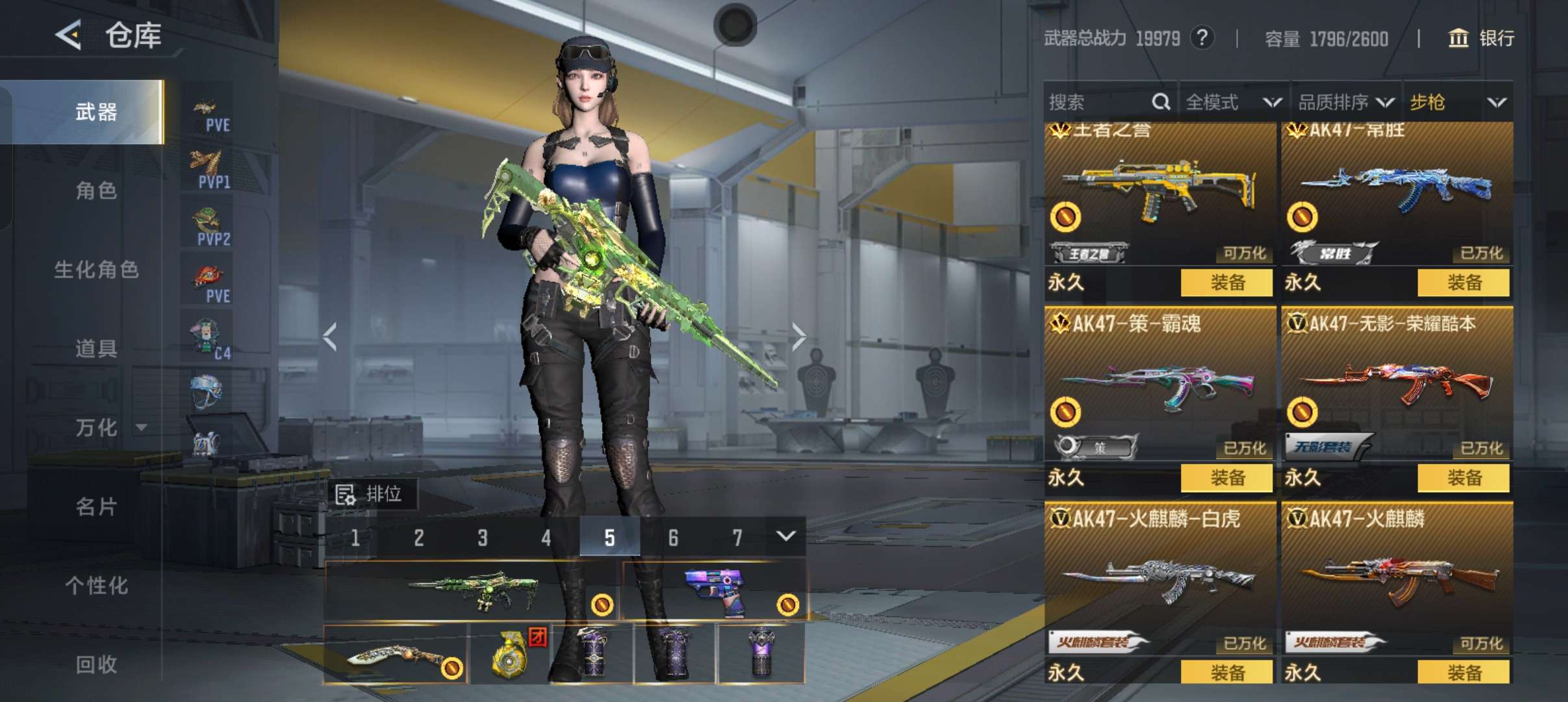This screenshot has height=702, width=1568.
Task: Select the equipped pistol secondary slot
Action: coord(714,590)
